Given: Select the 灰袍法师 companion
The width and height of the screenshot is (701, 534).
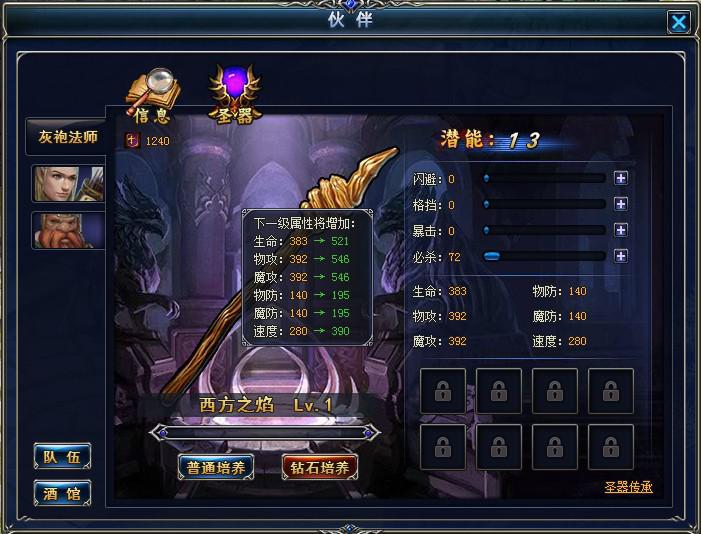Looking at the screenshot, I should click(x=67, y=137).
